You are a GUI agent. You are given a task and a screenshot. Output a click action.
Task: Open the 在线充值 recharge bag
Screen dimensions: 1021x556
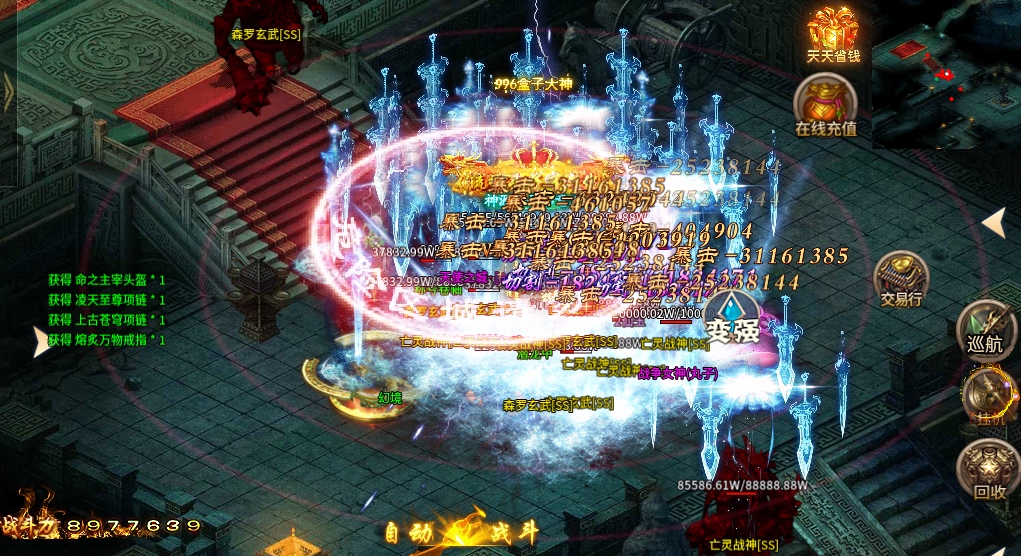point(825,105)
